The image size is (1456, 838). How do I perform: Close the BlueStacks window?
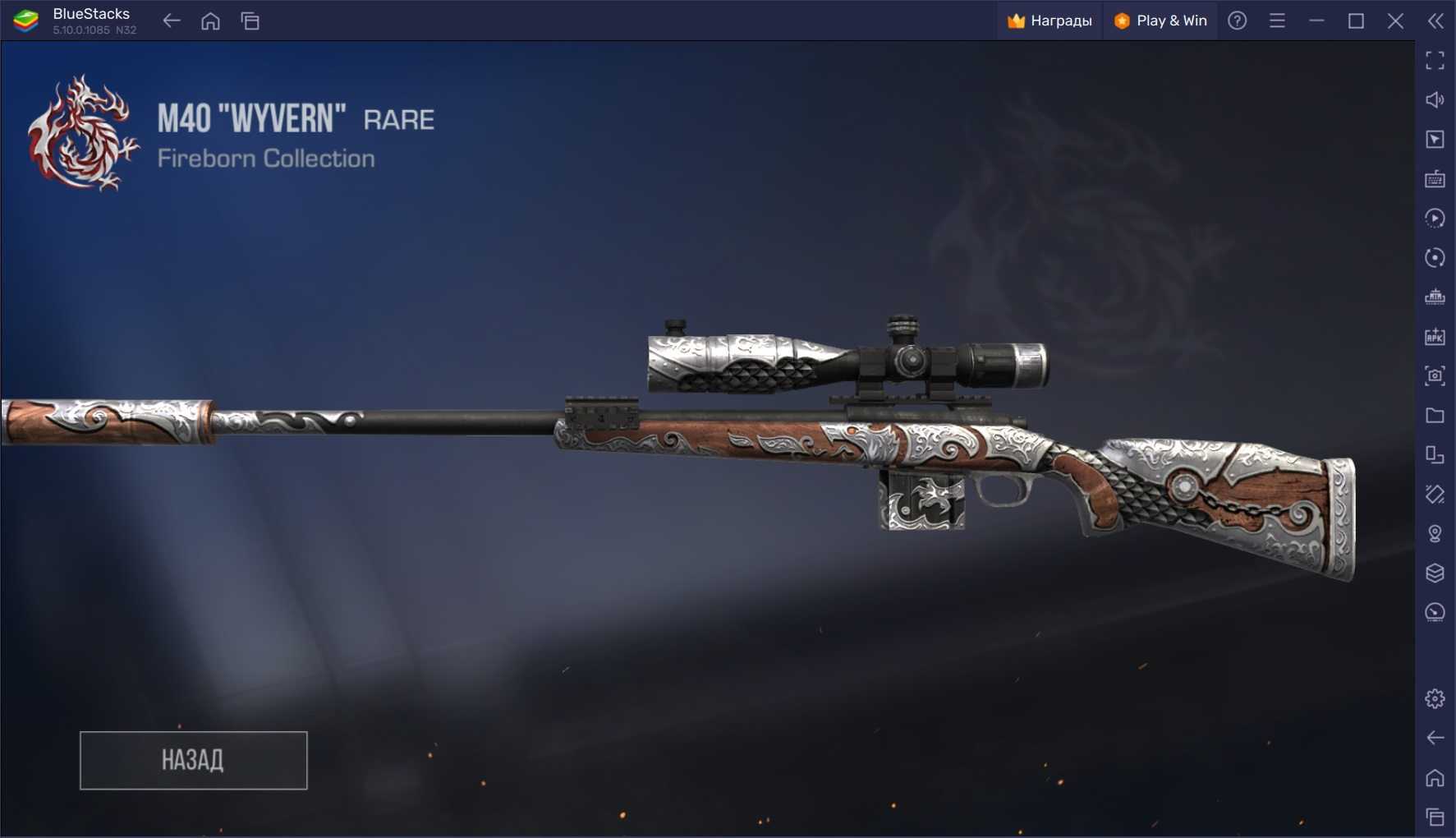tap(1395, 21)
